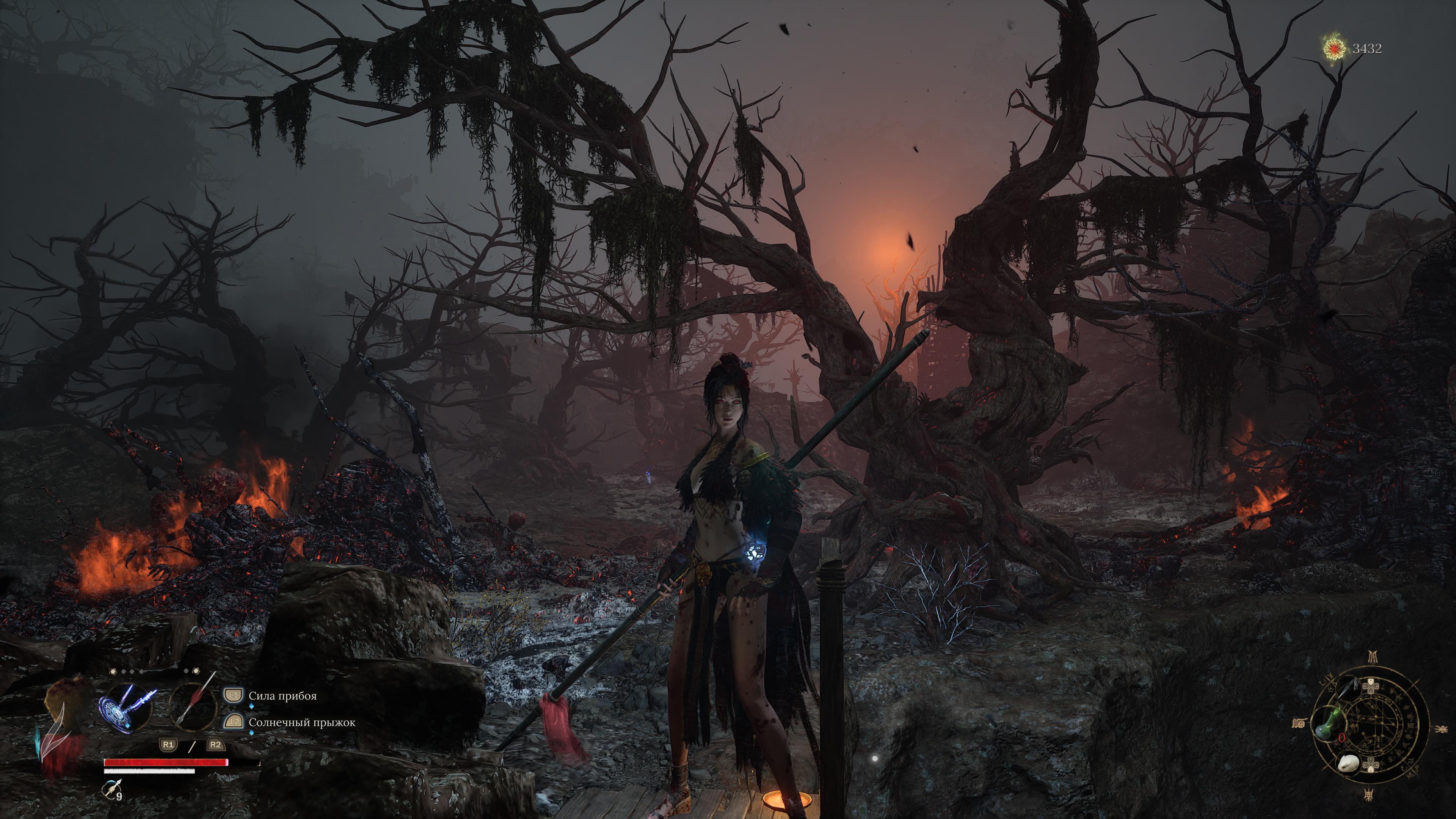
Task: Click the red mercury currency icon
Action: pos(1335,49)
